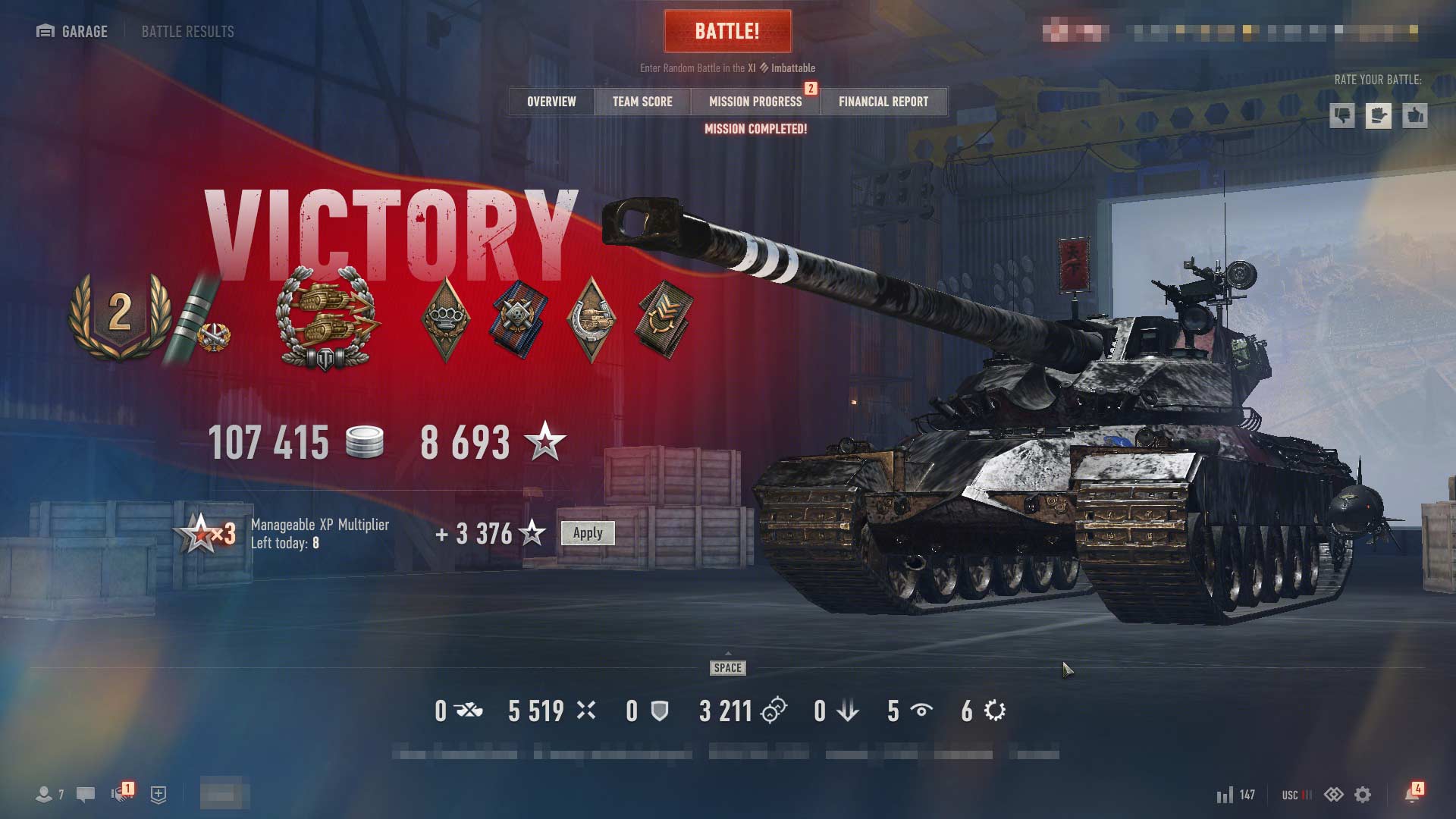Screen dimensions: 1456x819
Task: Show the Financial Report tab
Action: [883, 102]
